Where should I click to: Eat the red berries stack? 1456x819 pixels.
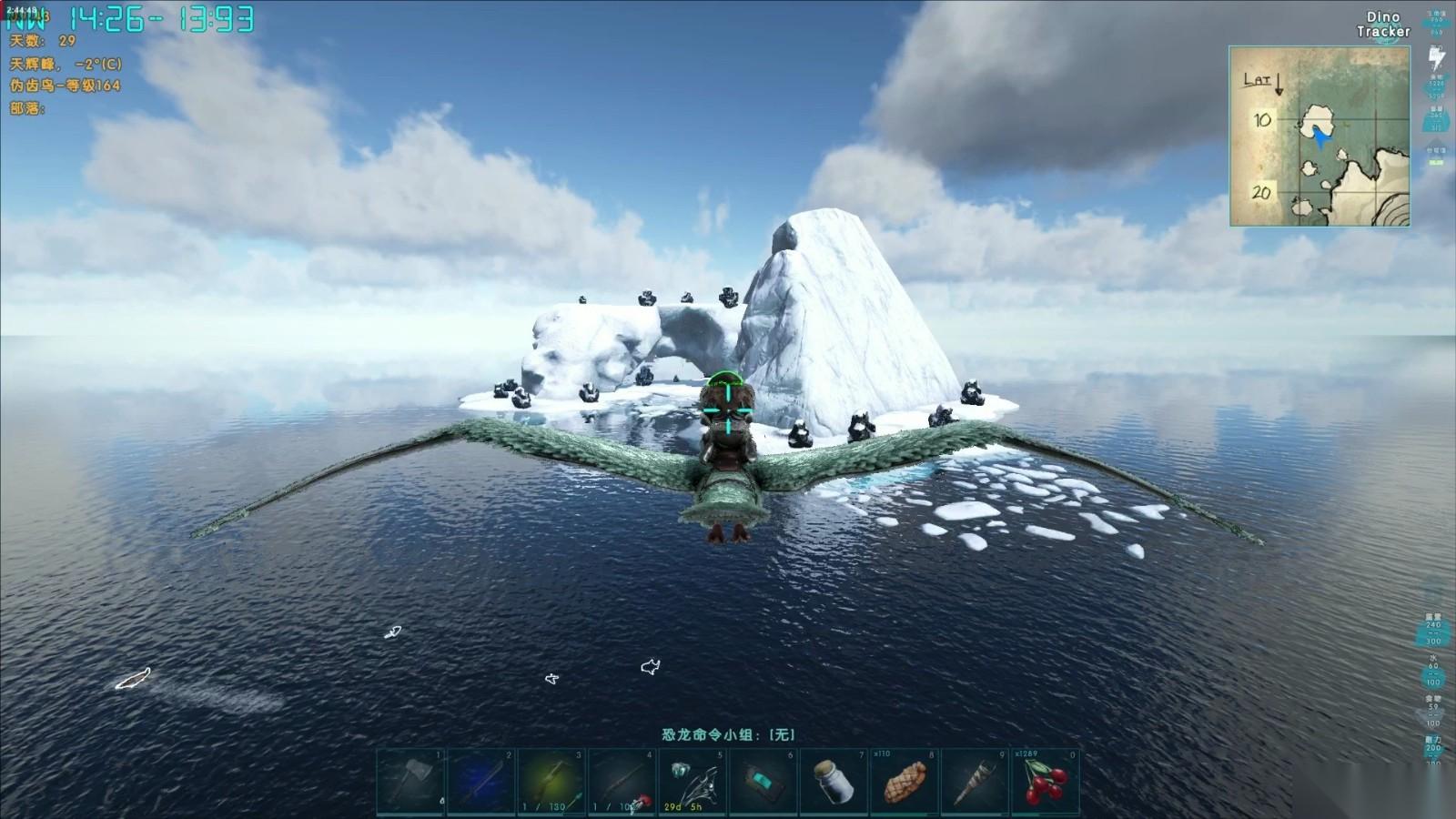(x=1045, y=782)
